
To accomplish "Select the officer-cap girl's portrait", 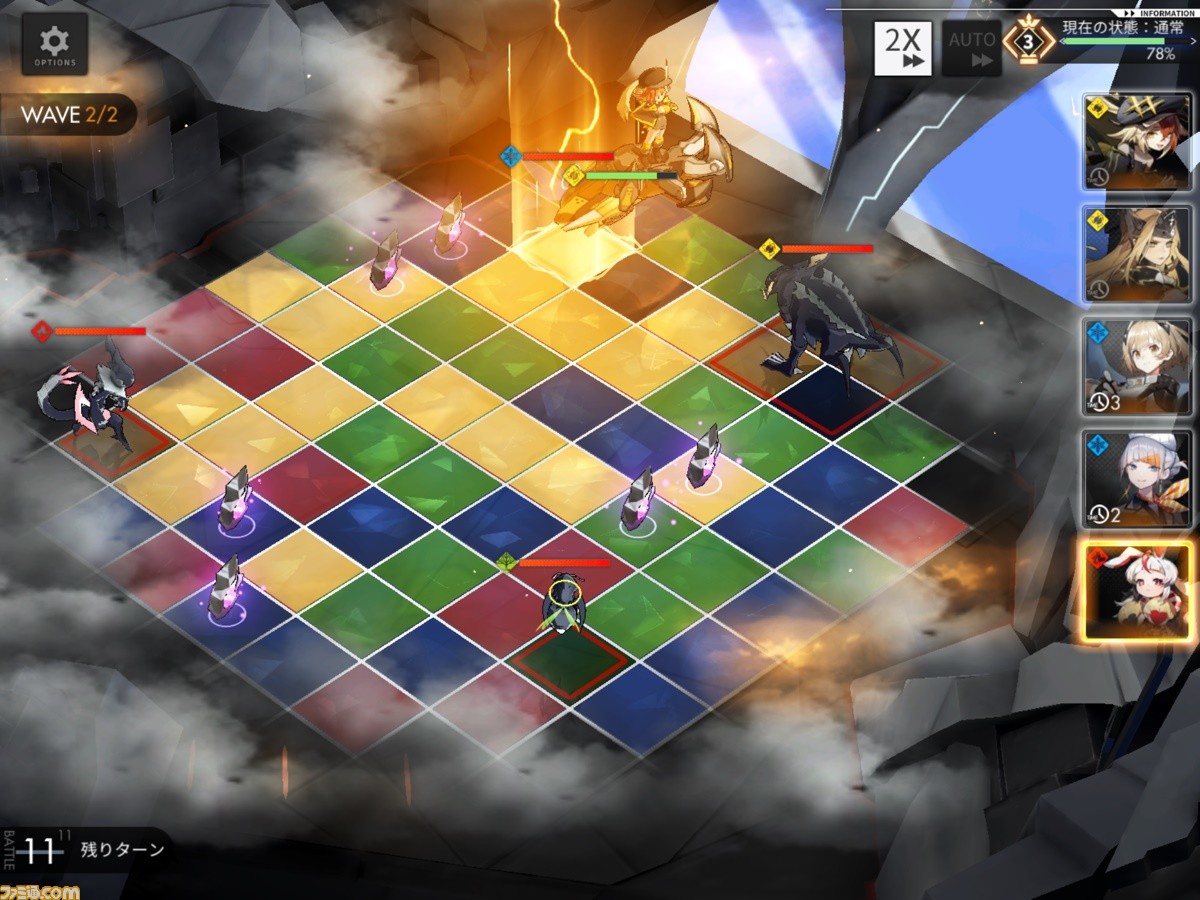I will [x=1139, y=143].
